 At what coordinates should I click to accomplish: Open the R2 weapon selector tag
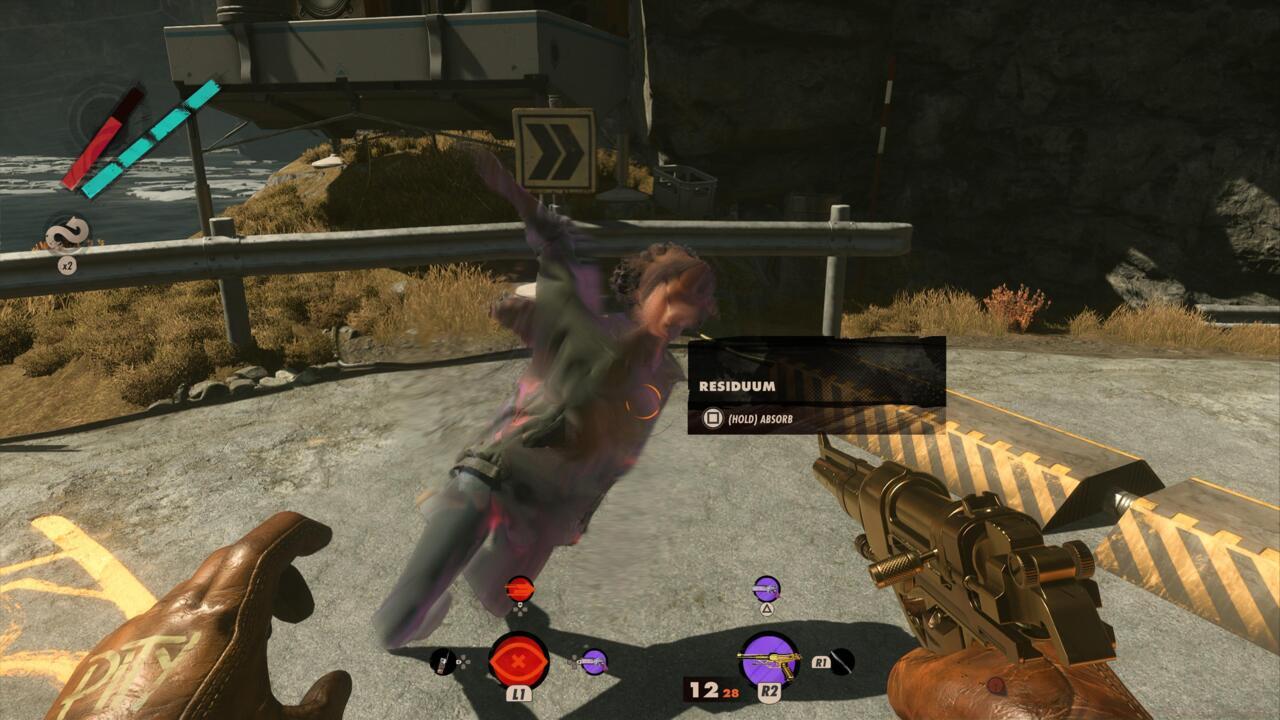tap(769, 691)
